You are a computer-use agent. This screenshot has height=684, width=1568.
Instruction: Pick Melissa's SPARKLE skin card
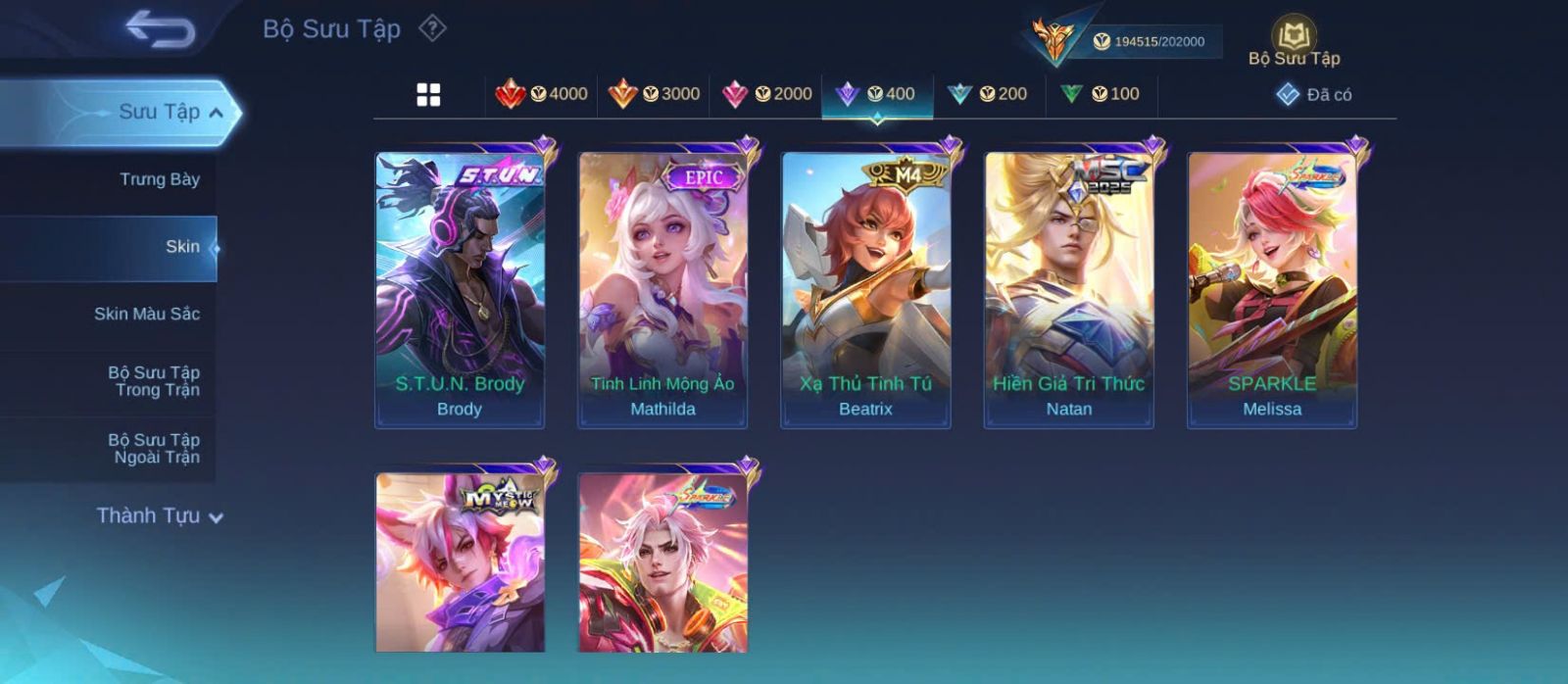pyautogui.click(x=1272, y=289)
